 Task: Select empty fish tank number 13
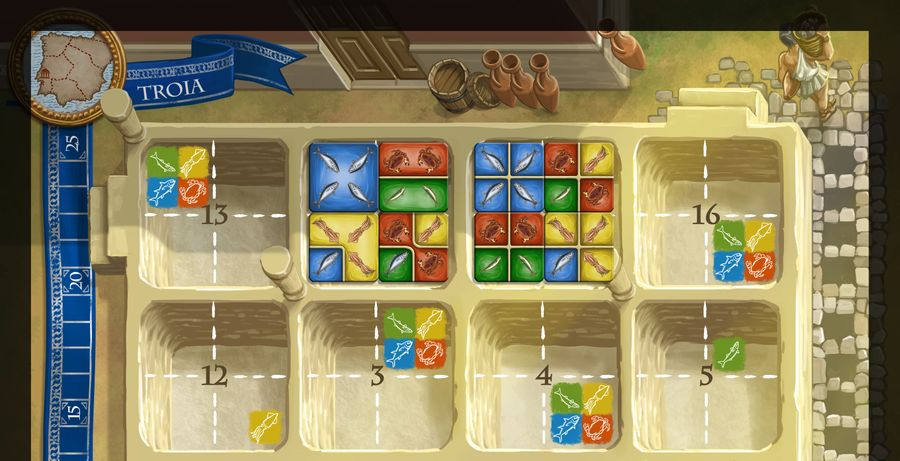pyautogui.click(x=213, y=213)
